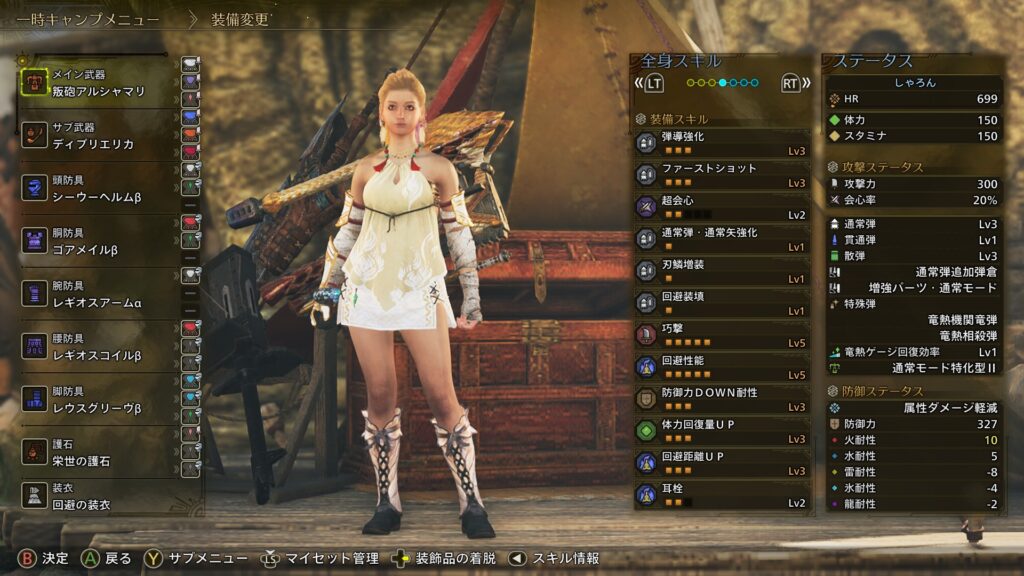Choose the 巧撃 skill in the list

click(722, 334)
